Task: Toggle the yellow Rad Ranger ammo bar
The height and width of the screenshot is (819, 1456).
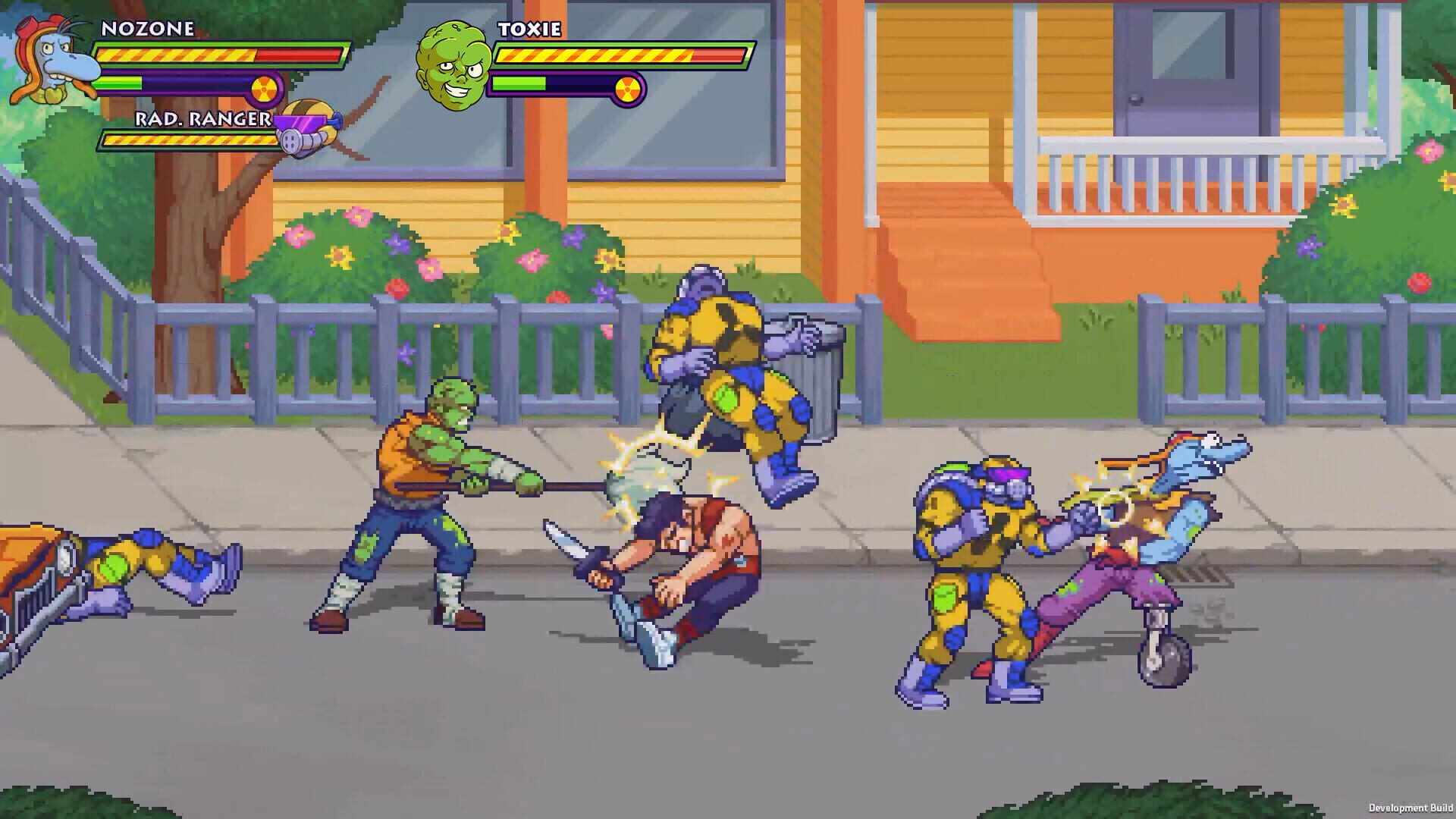Action: coord(182,140)
